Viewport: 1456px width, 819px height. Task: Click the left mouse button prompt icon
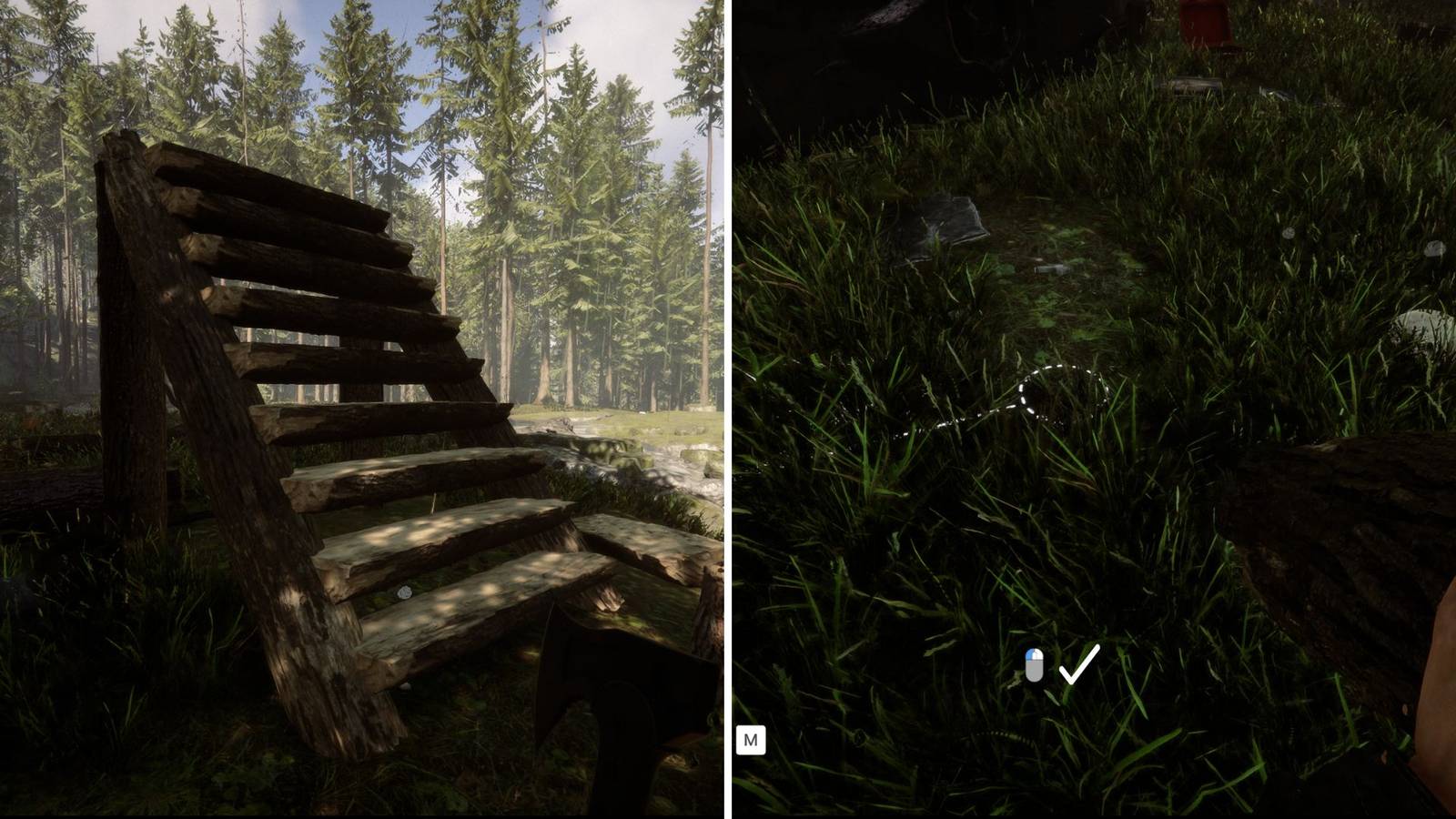pyautogui.click(x=1035, y=665)
